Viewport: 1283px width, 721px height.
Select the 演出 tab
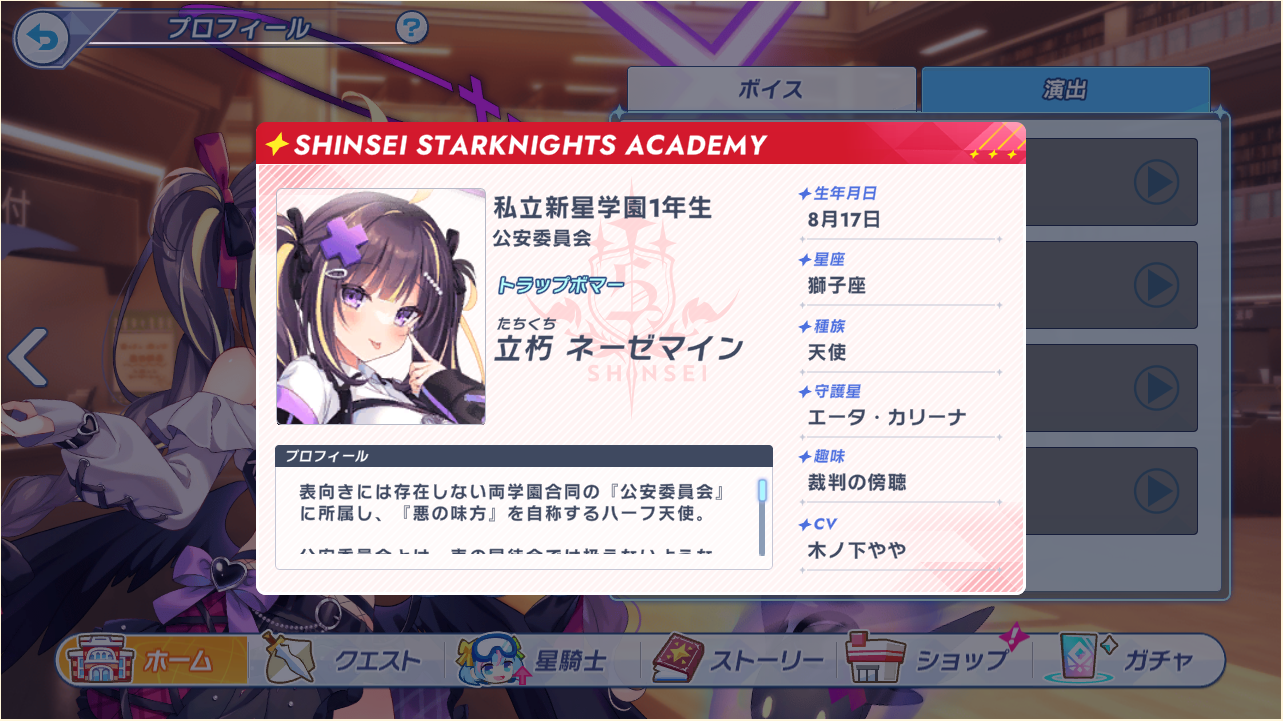1065,88
